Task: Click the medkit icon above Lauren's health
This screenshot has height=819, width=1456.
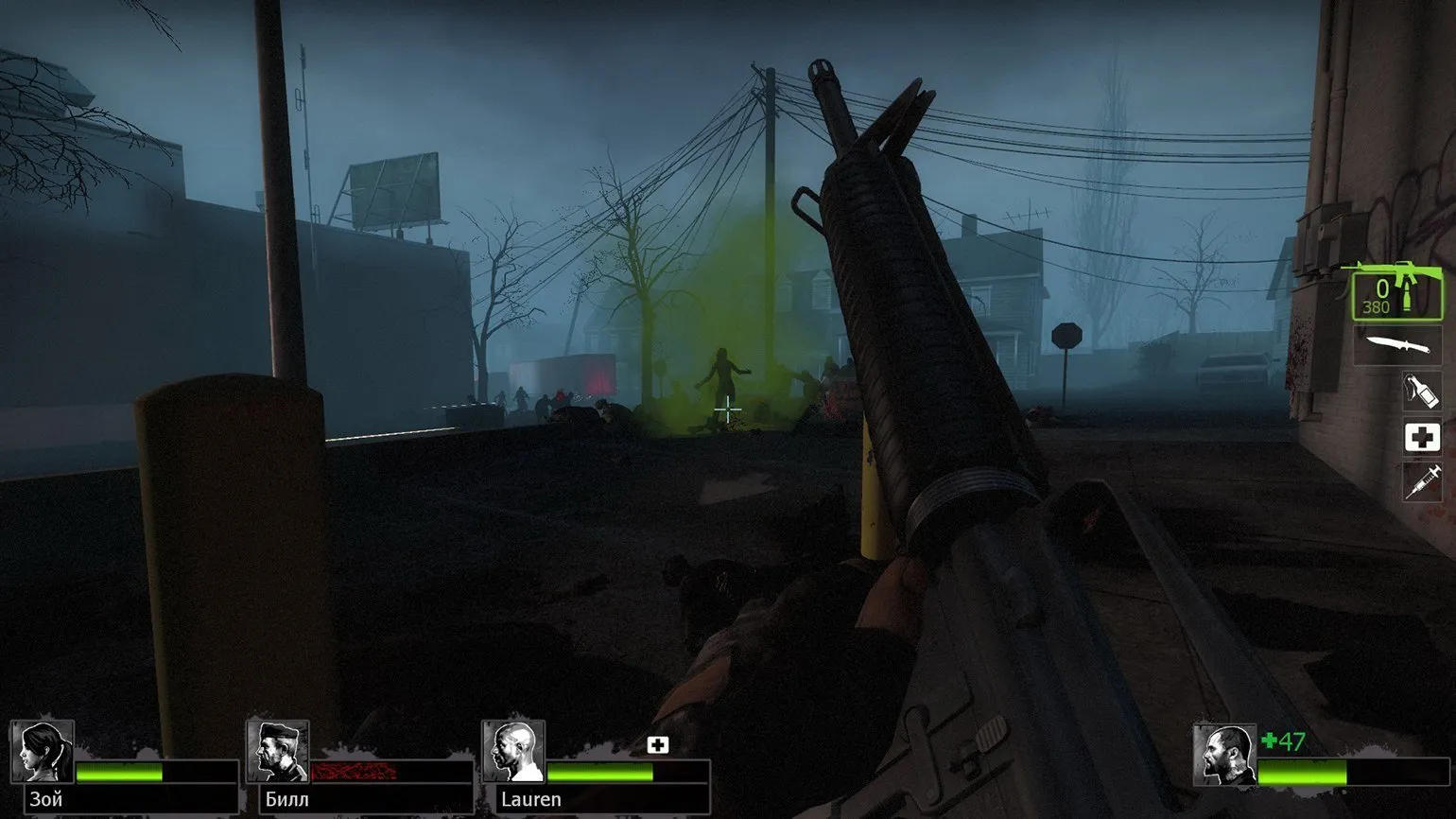Action: 658,745
